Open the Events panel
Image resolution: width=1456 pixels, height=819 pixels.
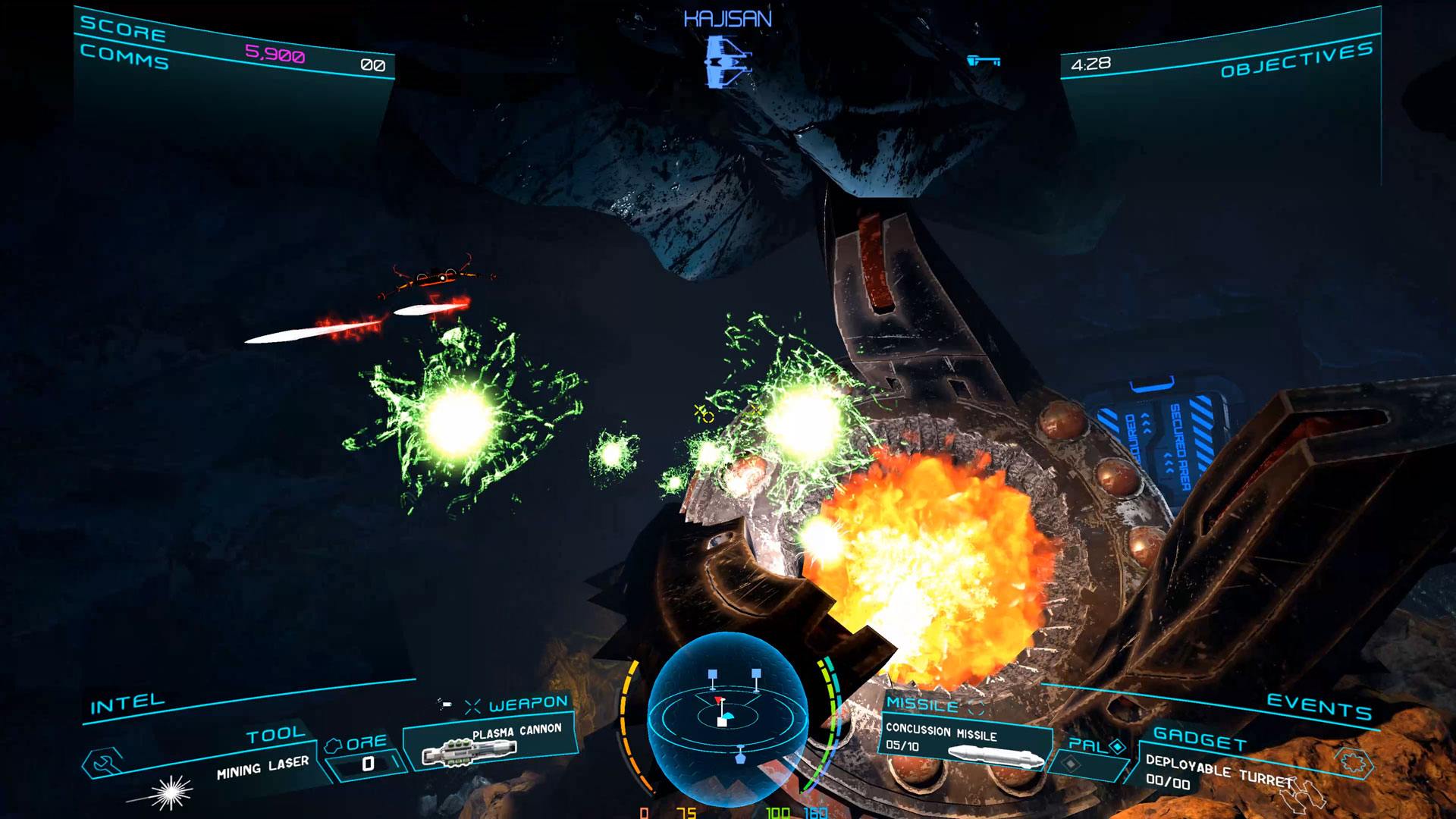point(1319,706)
